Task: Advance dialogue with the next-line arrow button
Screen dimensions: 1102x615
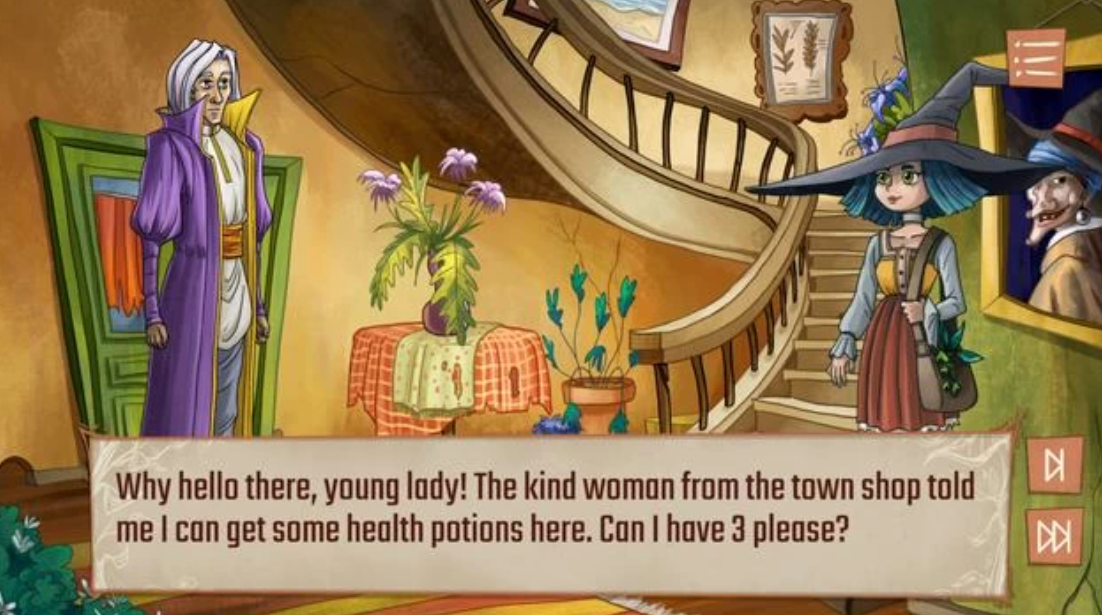Action: [x=1054, y=465]
